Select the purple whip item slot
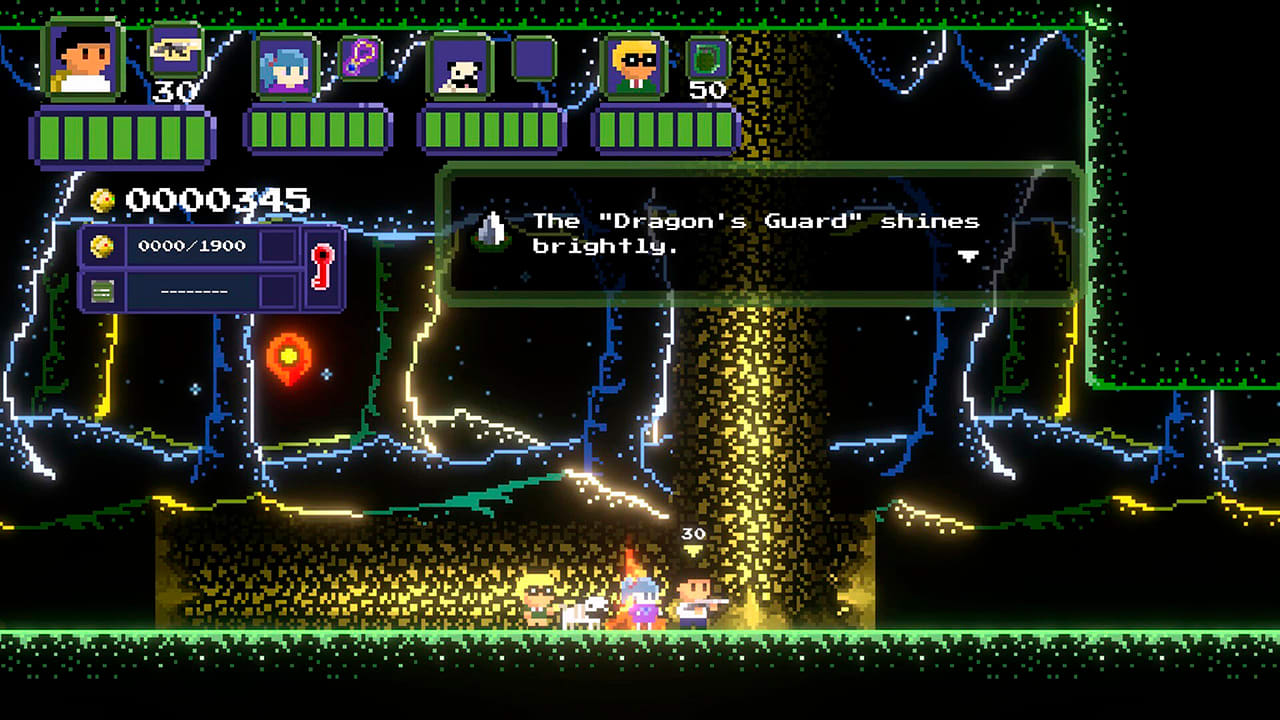The image size is (1280, 720). (360, 58)
